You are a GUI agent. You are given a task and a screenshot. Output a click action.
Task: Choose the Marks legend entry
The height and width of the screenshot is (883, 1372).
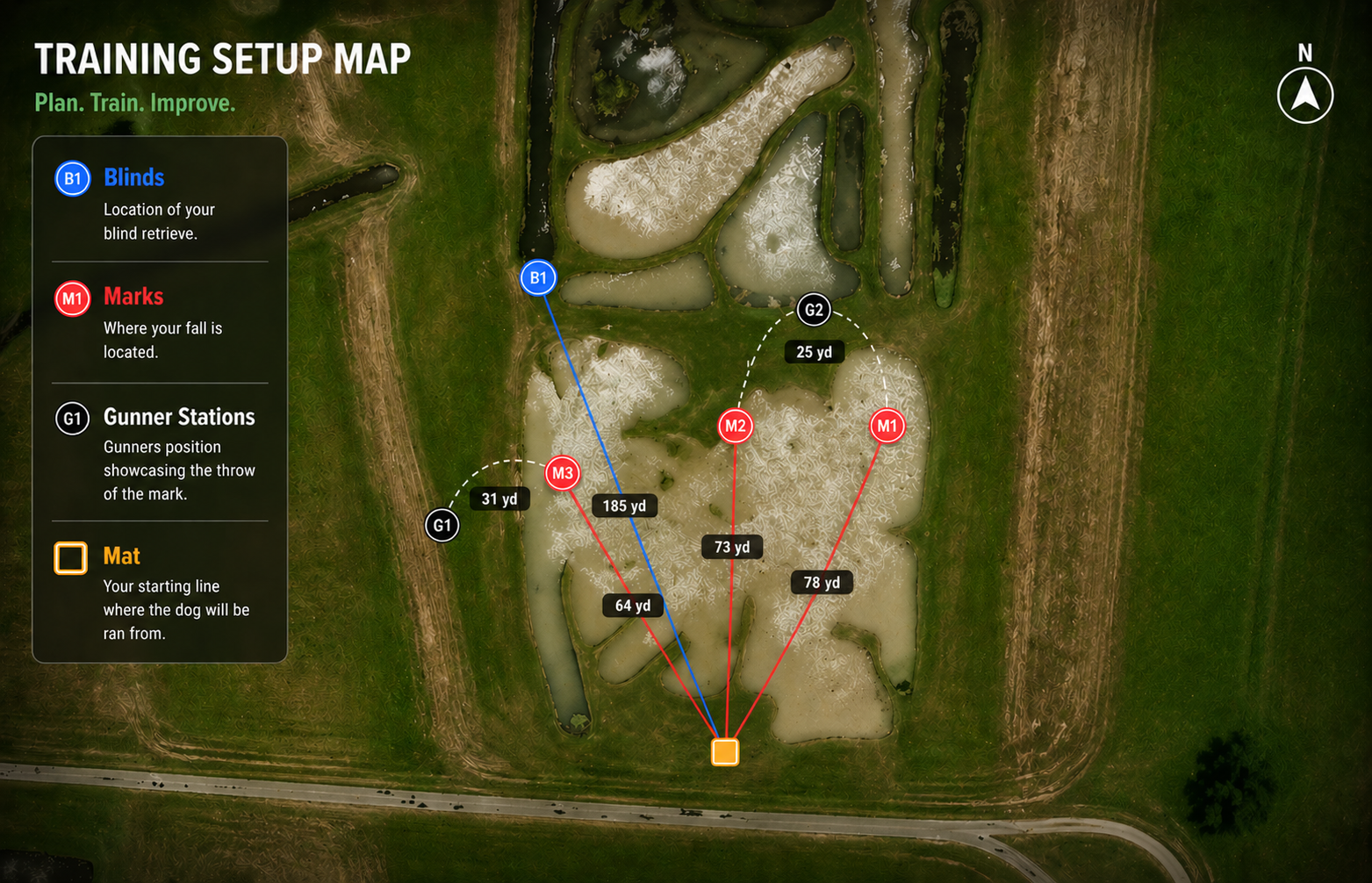(x=133, y=297)
